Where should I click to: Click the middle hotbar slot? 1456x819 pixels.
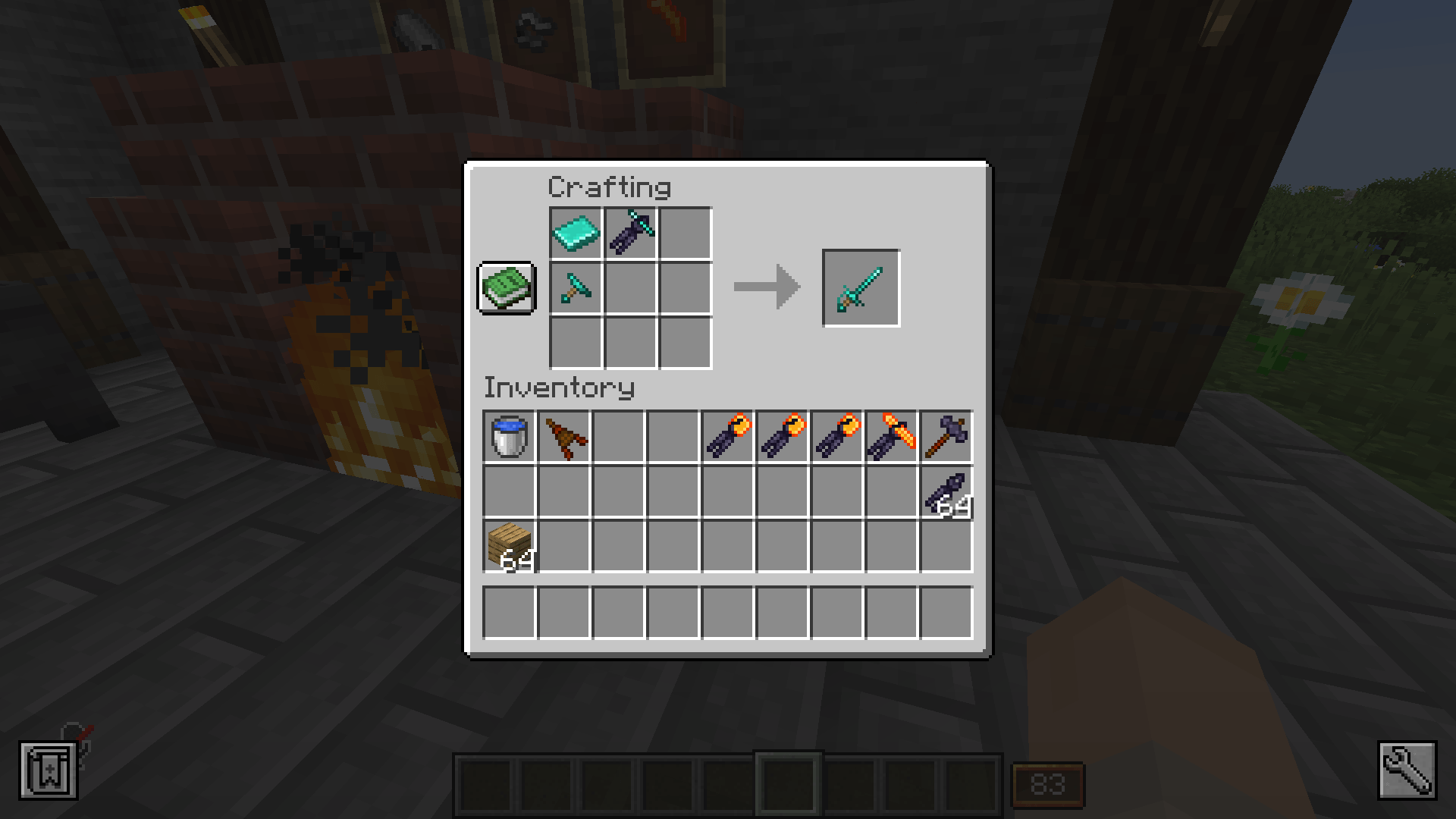[789, 785]
